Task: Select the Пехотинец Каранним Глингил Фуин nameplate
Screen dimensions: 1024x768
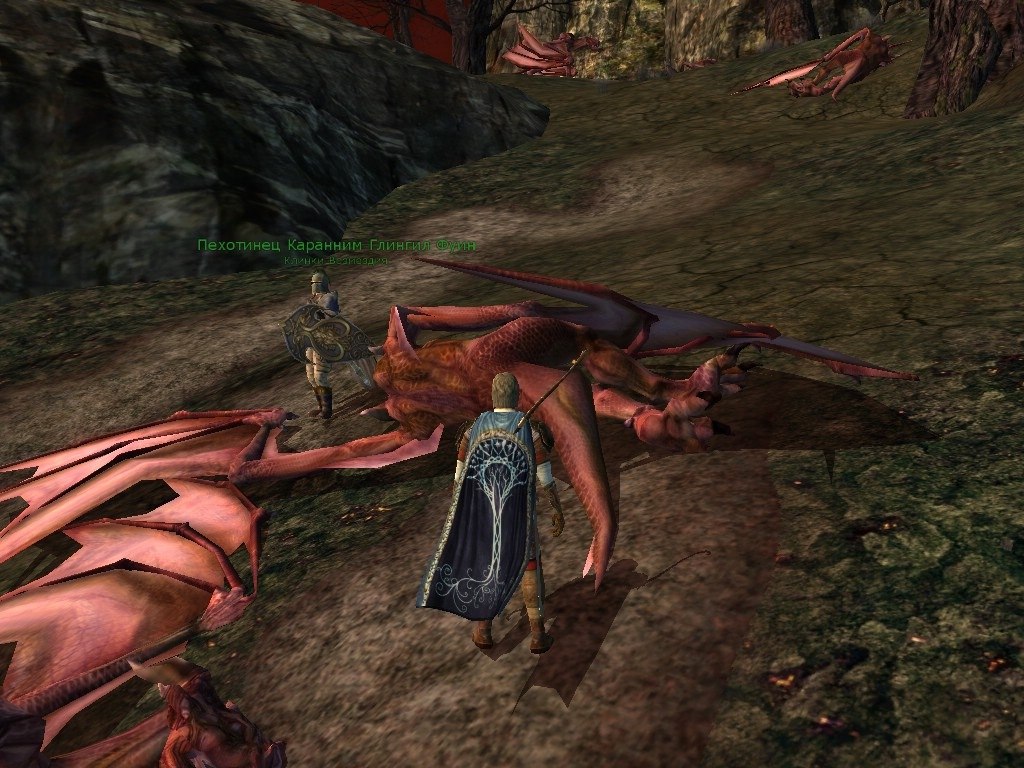Action: (x=336, y=246)
